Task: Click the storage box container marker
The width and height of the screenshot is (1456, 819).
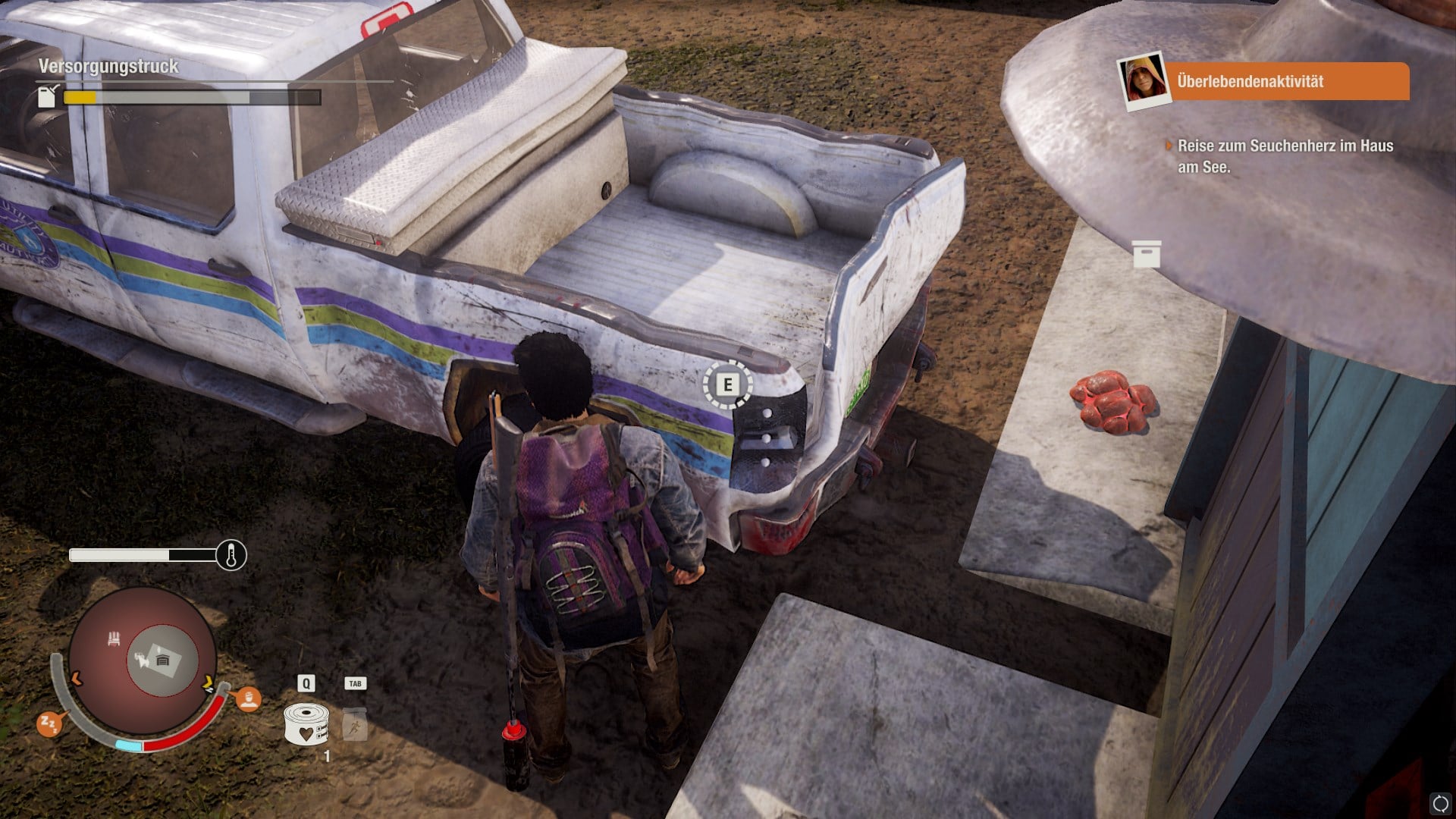Action: tap(1147, 254)
